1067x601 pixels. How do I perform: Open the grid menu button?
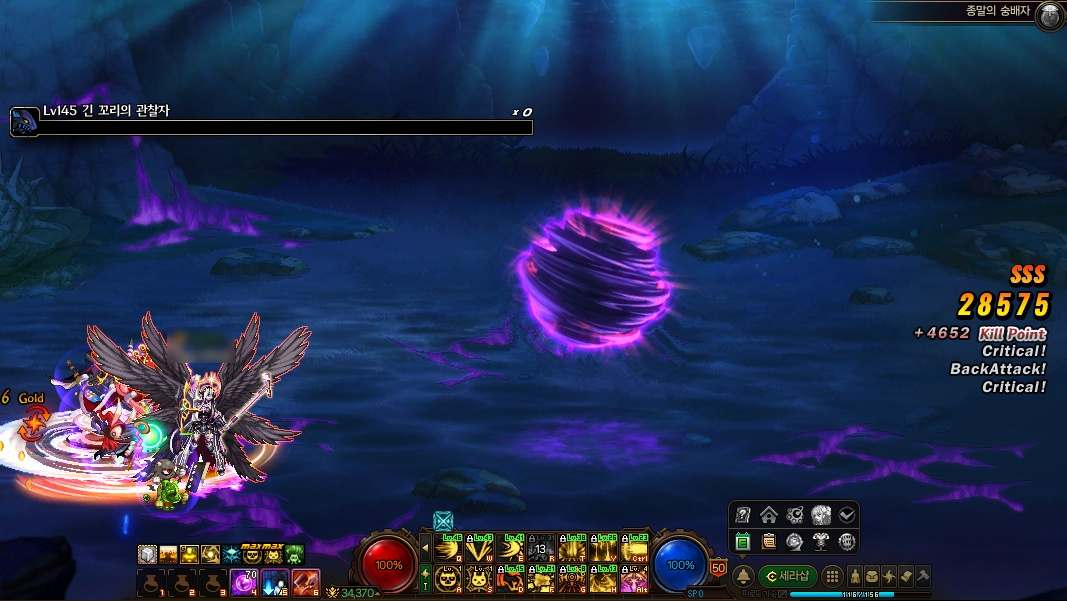(832, 577)
